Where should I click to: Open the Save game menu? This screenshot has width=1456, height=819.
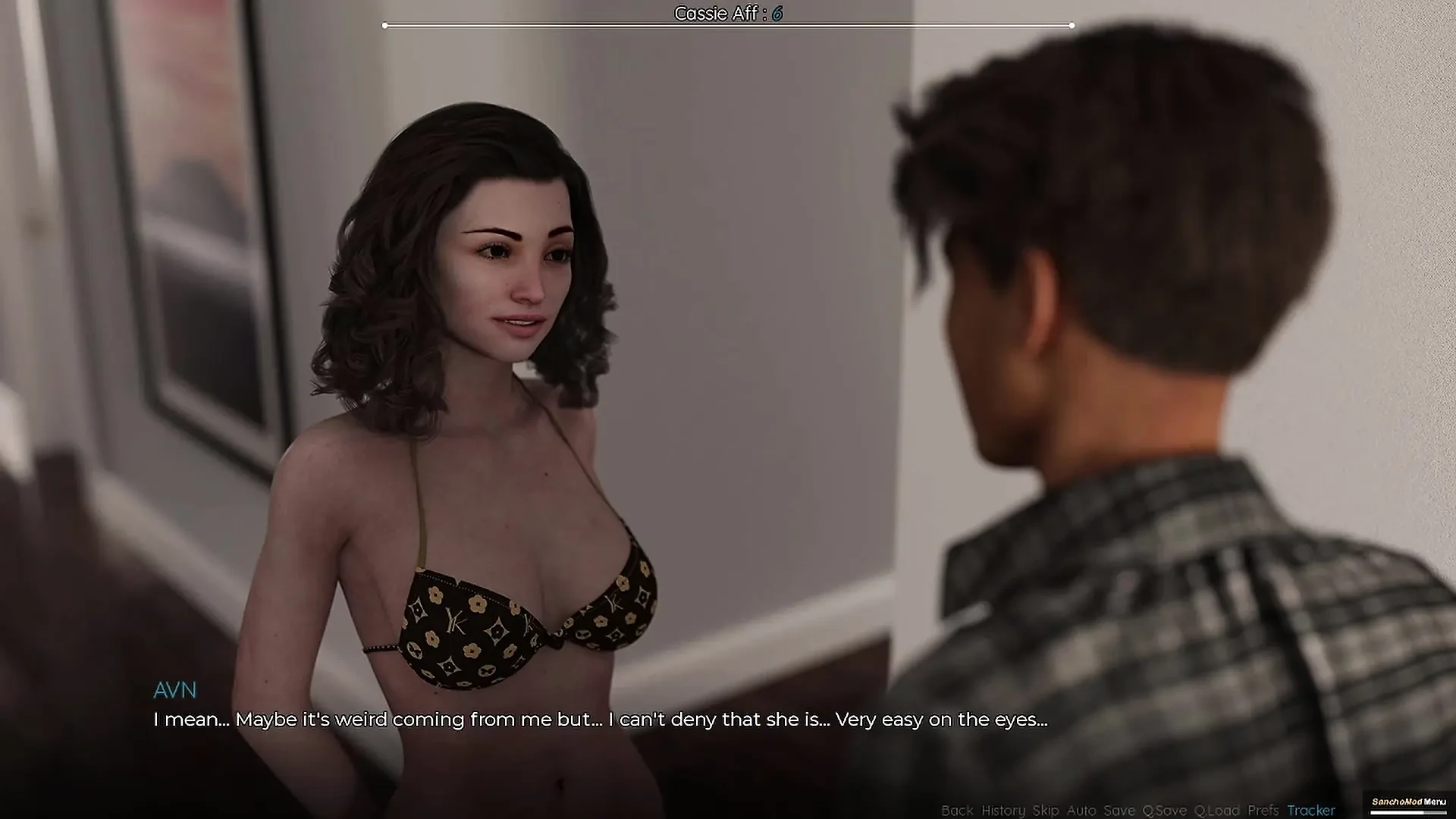click(x=1119, y=810)
